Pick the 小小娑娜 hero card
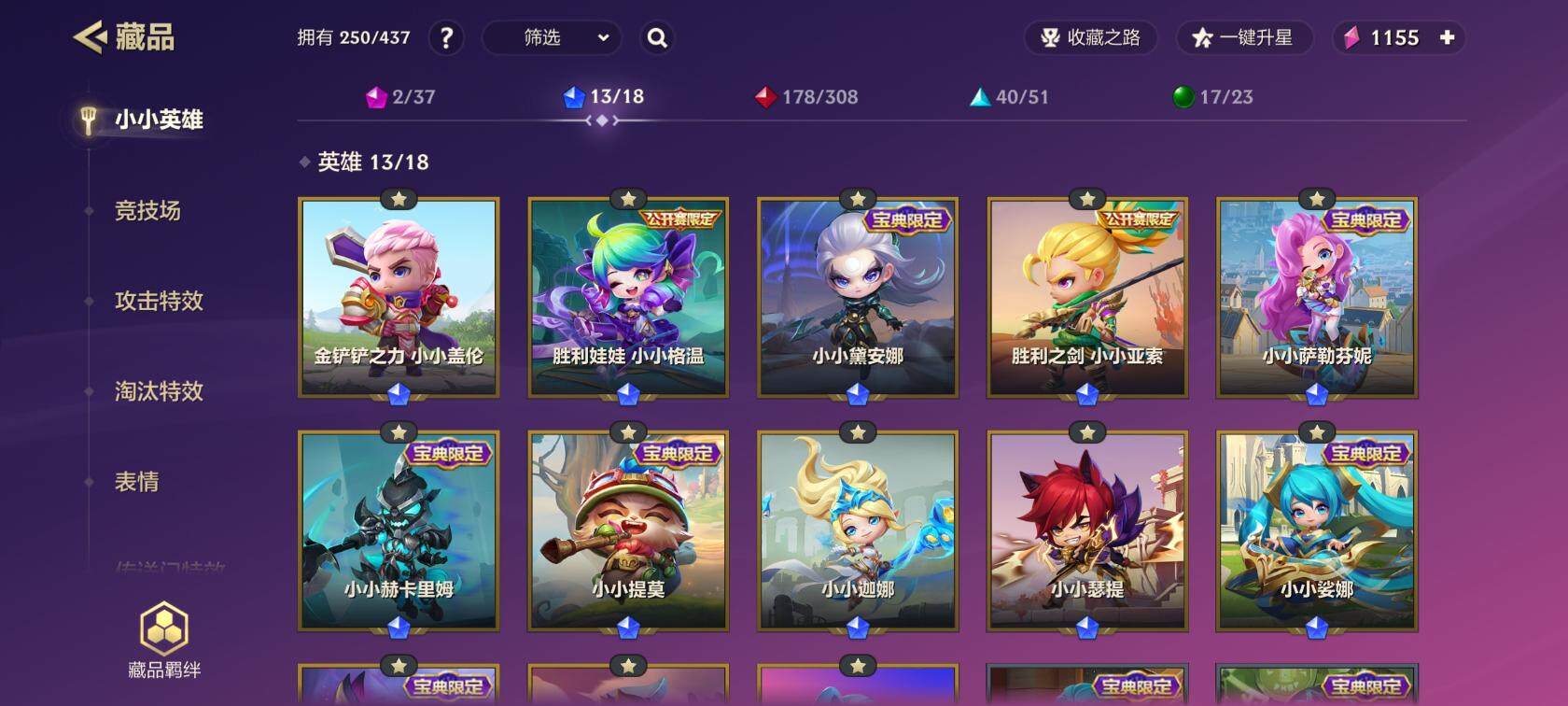This screenshot has width=1568, height=706. click(x=1317, y=530)
